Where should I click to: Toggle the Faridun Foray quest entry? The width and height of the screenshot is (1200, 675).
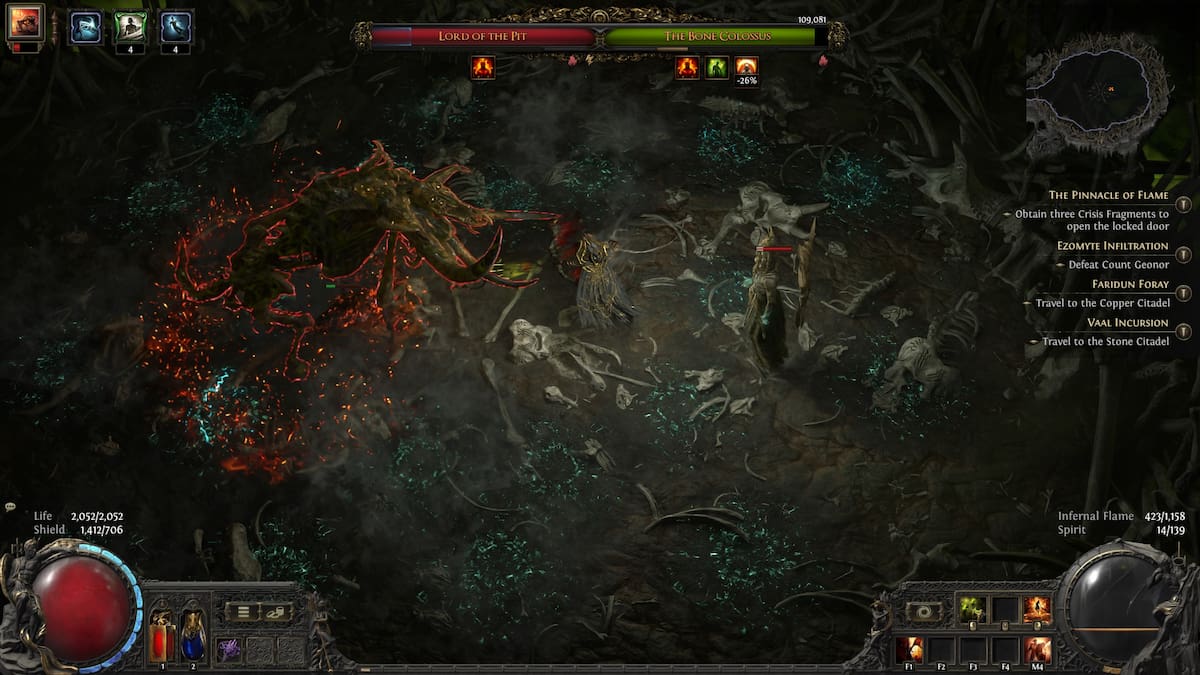coord(1183,293)
